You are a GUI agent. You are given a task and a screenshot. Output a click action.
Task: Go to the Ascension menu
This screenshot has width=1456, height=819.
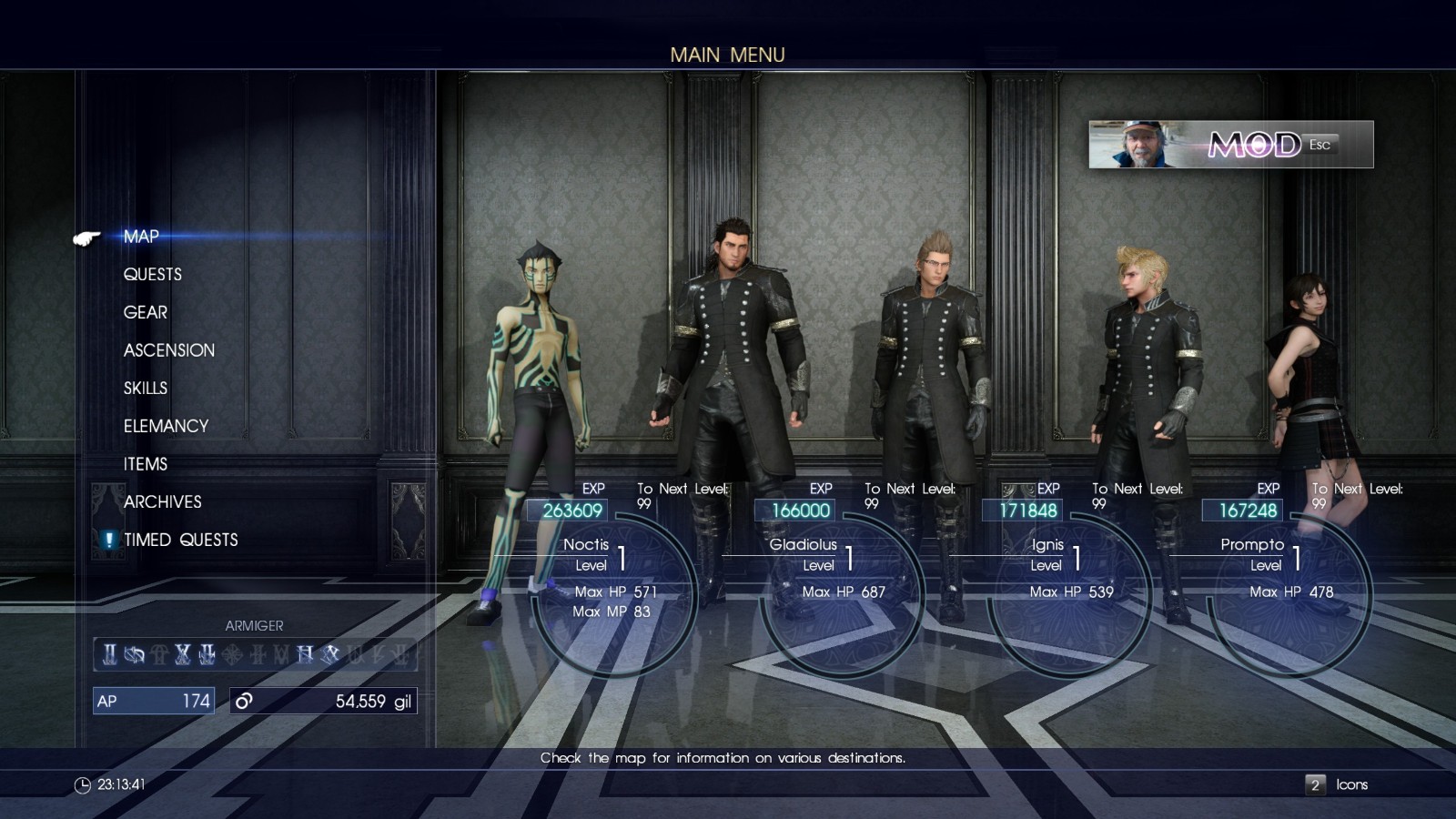pyautogui.click(x=169, y=350)
